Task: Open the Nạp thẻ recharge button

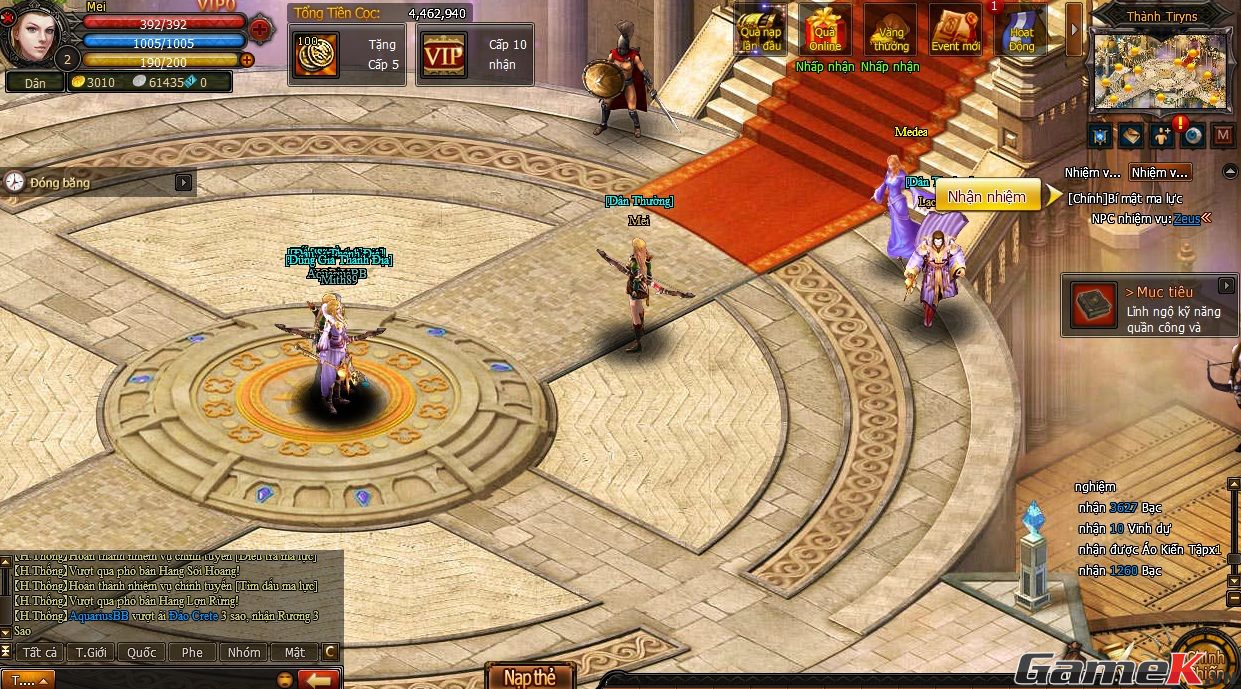Action: tap(530, 677)
